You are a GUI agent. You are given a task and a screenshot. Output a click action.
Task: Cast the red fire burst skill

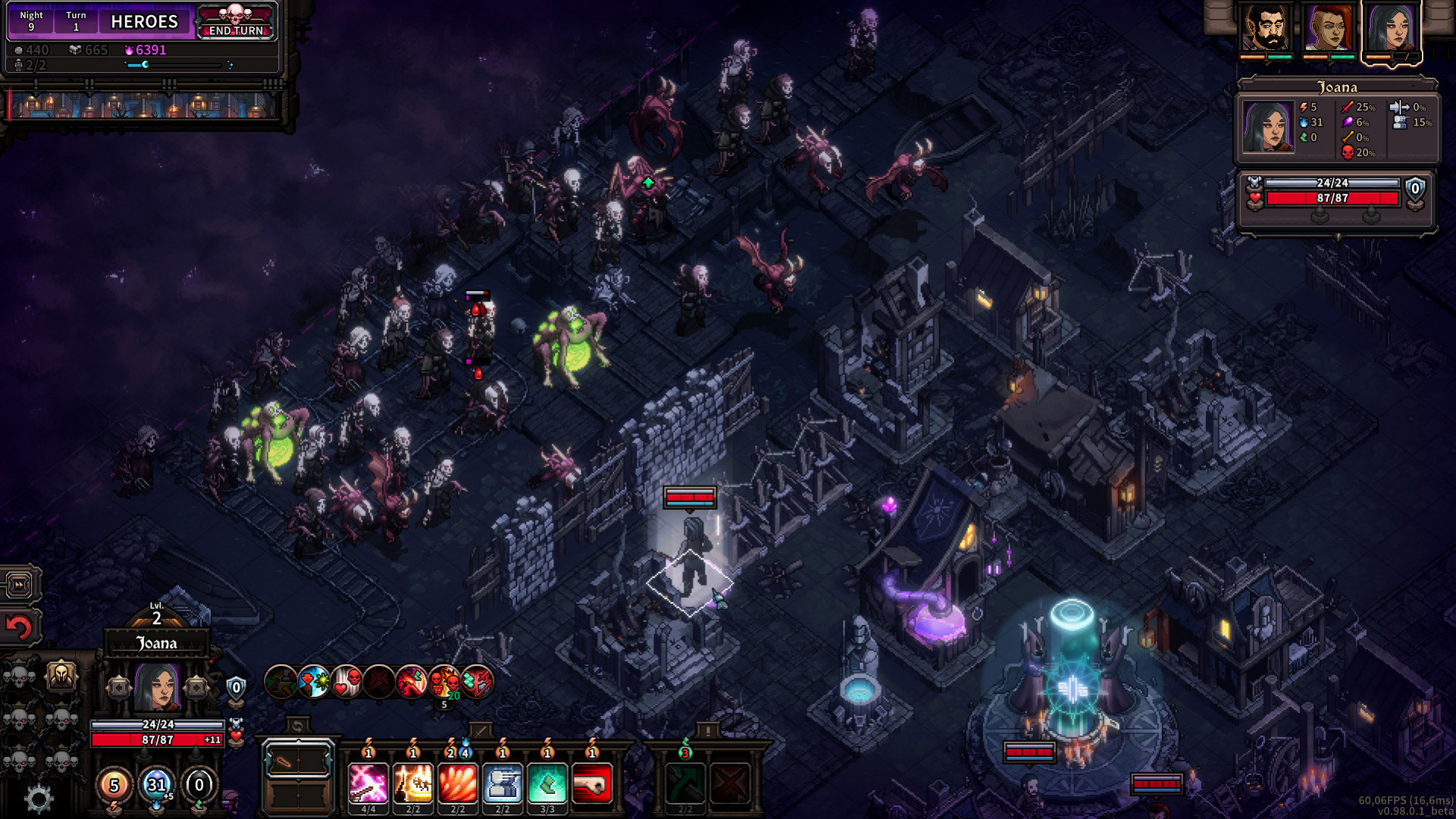pyautogui.click(x=458, y=783)
